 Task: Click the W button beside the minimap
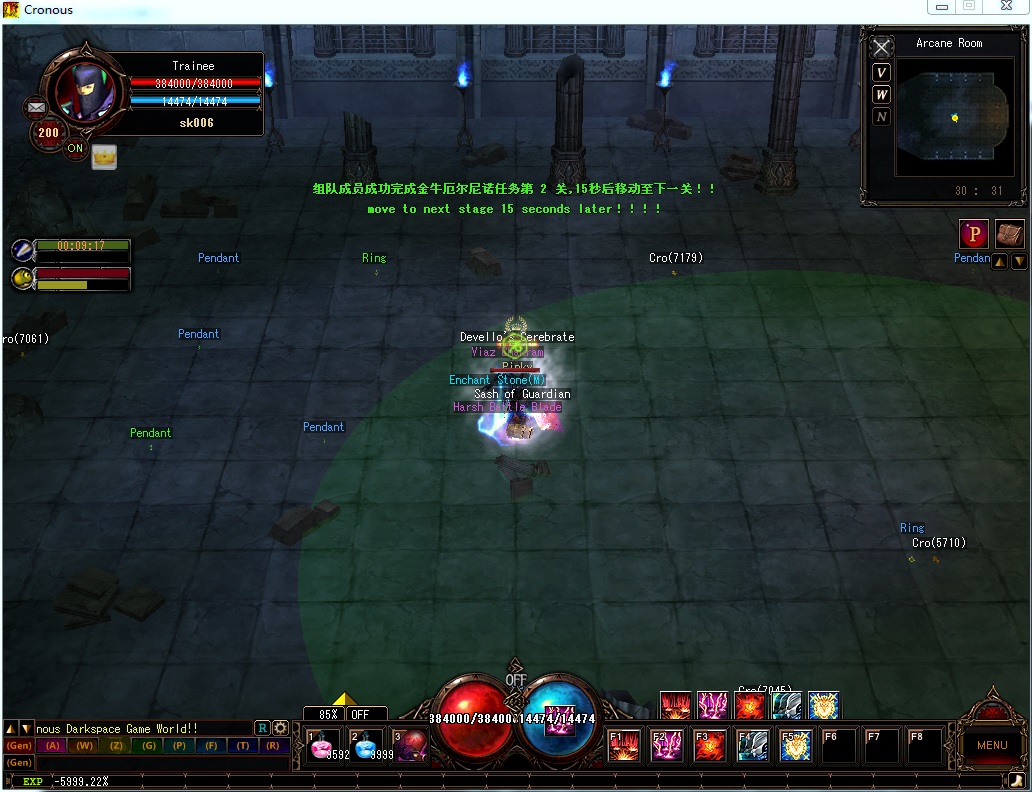tap(881, 94)
